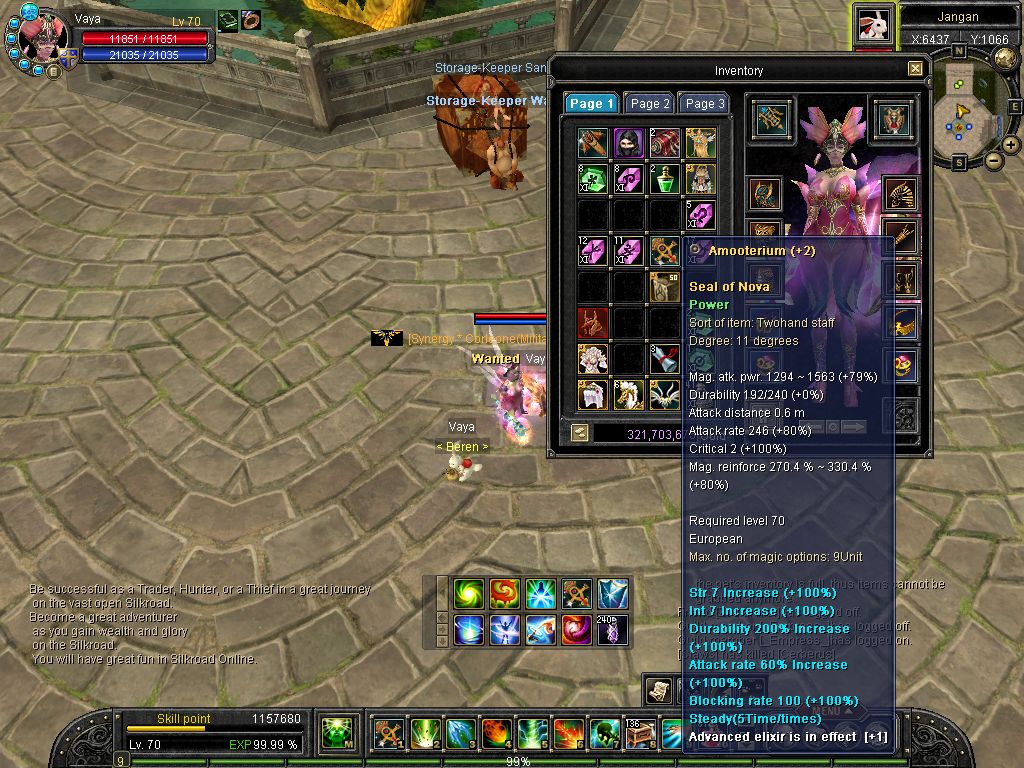Use the fireball skill in slot 4
The image size is (1024, 768).
tap(497, 734)
